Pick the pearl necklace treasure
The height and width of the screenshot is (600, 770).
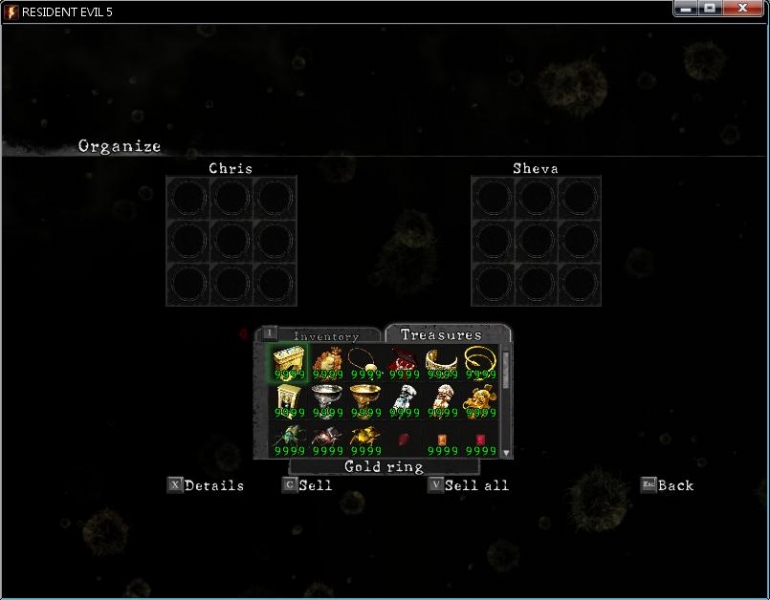coord(365,364)
